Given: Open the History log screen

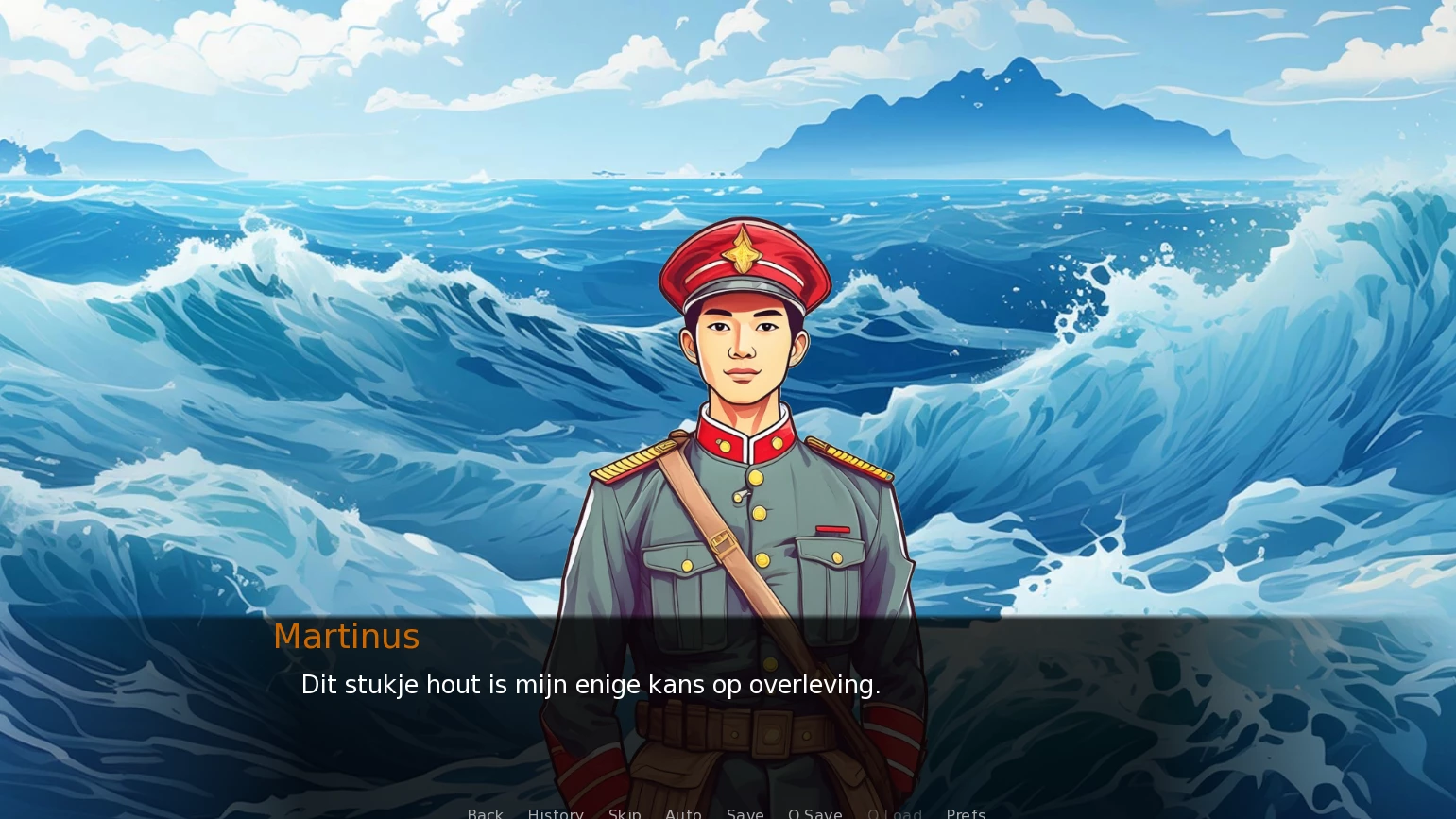Looking at the screenshot, I should (x=556, y=813).
